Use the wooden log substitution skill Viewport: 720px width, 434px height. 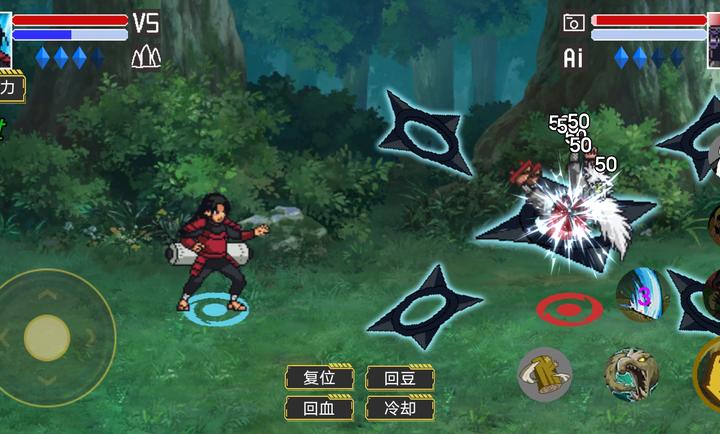(544, 374)
